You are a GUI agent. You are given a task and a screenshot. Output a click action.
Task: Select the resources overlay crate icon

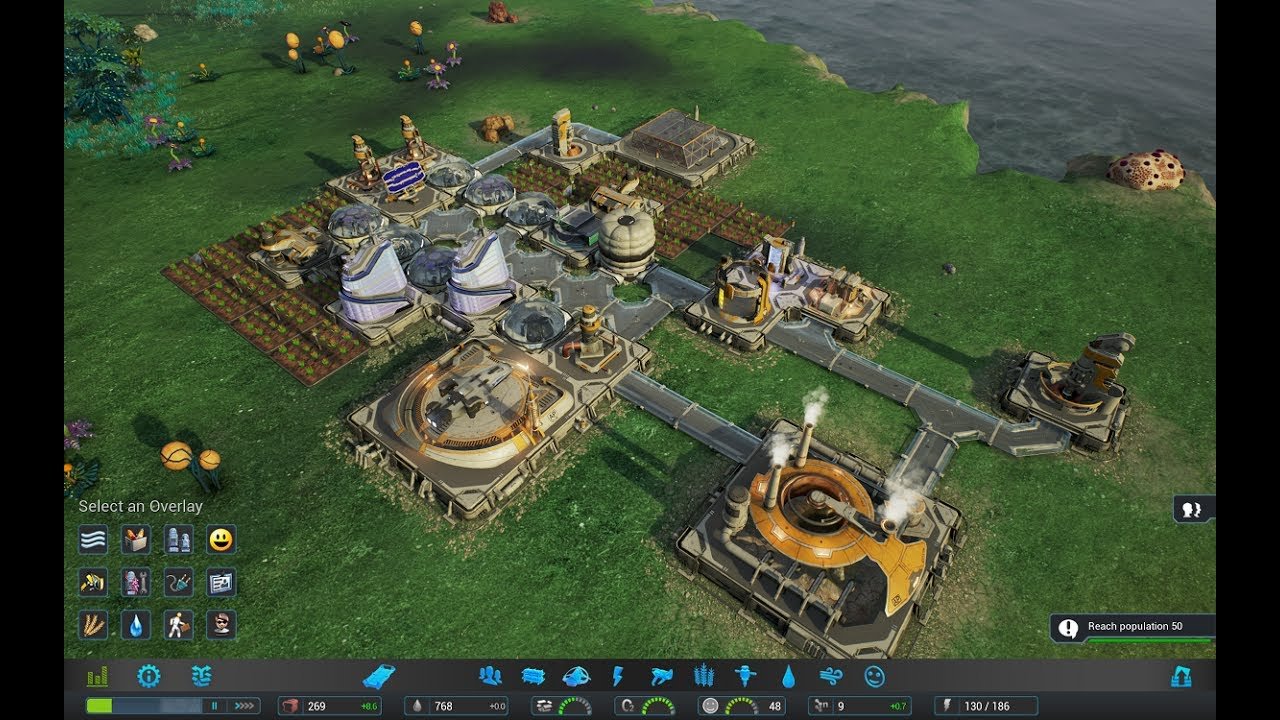135,538
